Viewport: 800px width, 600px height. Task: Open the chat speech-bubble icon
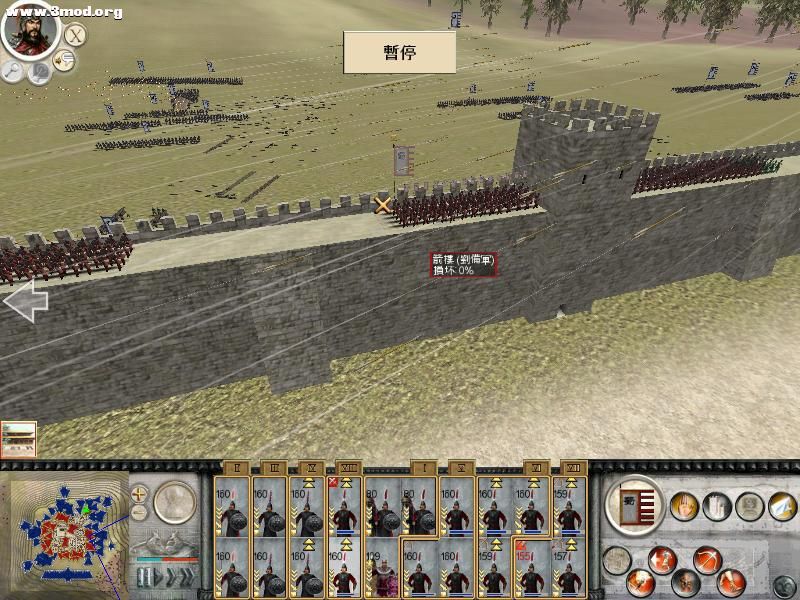[41, 72]
